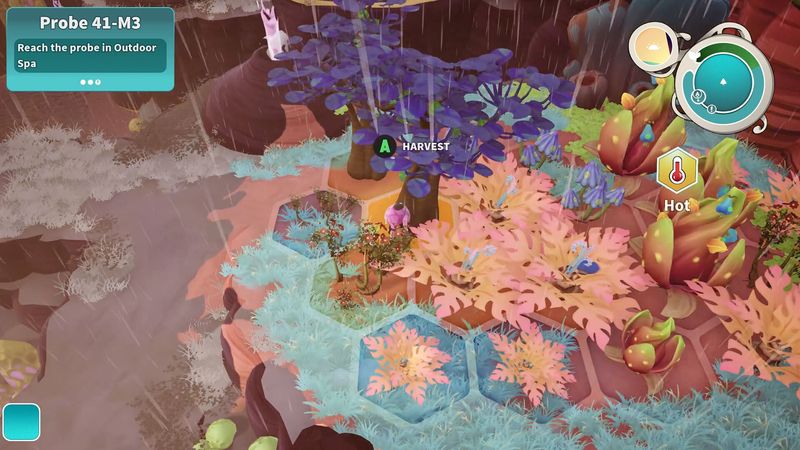This screenshot has height=450, width=800.
Task: Select the teal square slot
Action: tap(21, 422)
